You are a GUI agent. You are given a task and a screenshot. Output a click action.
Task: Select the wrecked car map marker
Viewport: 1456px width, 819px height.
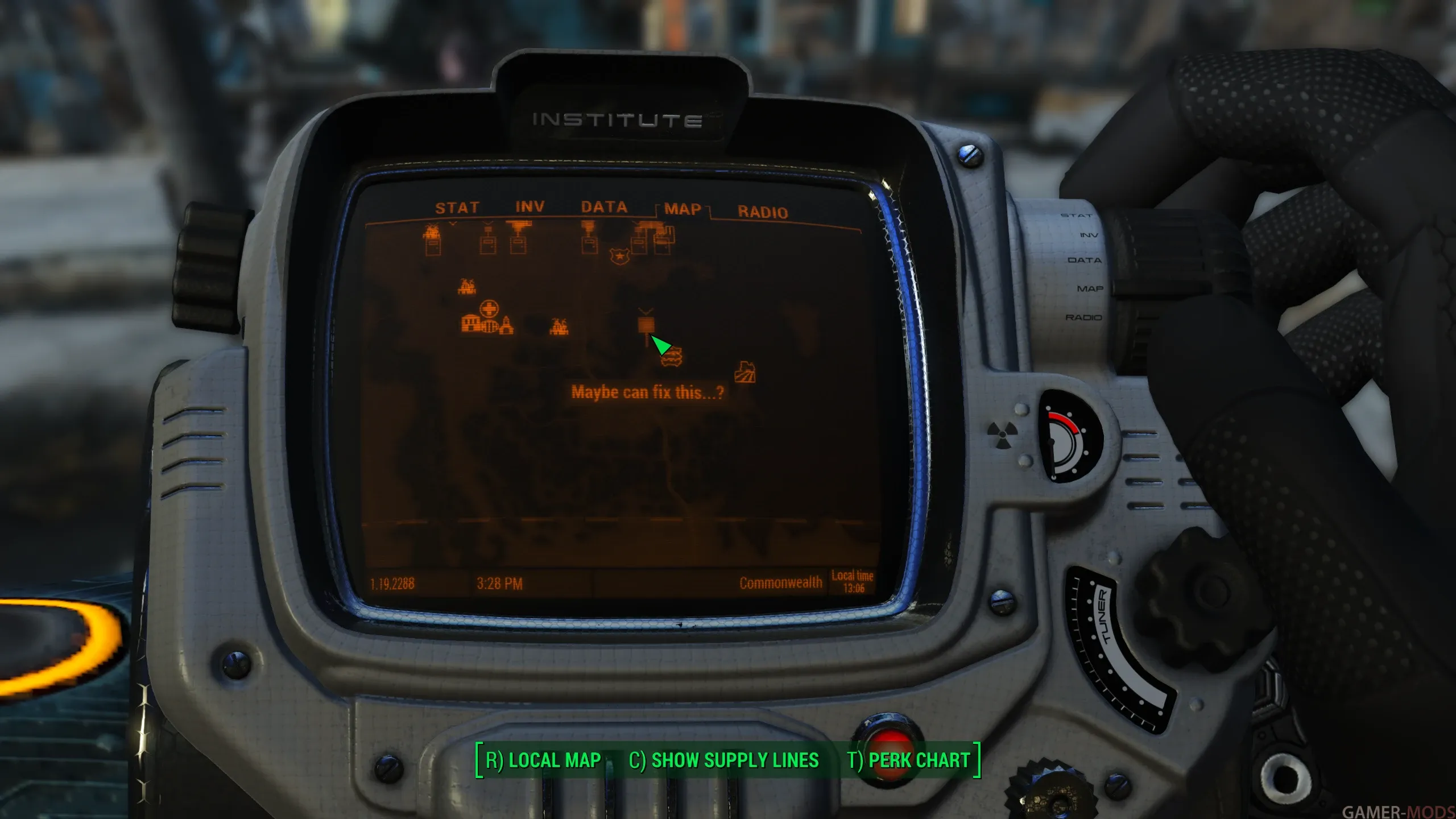click(x=672, y=357)
